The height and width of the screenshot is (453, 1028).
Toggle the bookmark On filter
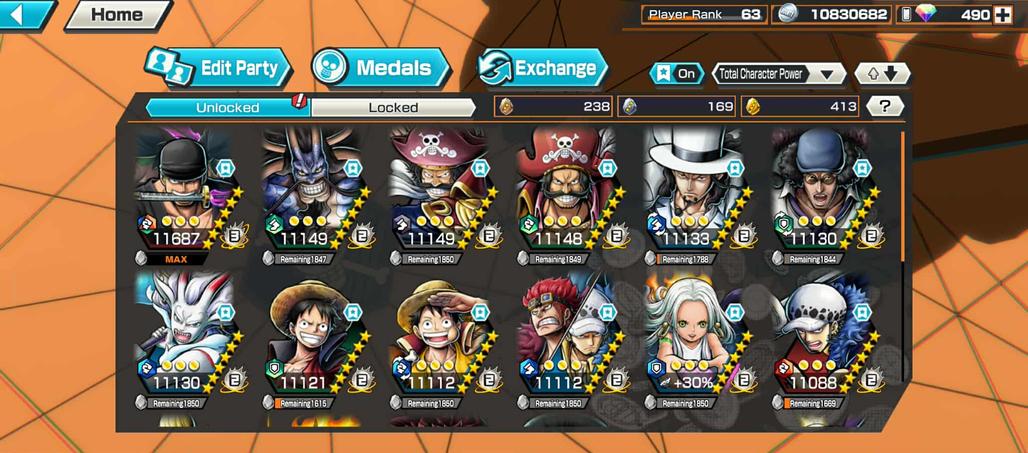(x=677, y=74)
